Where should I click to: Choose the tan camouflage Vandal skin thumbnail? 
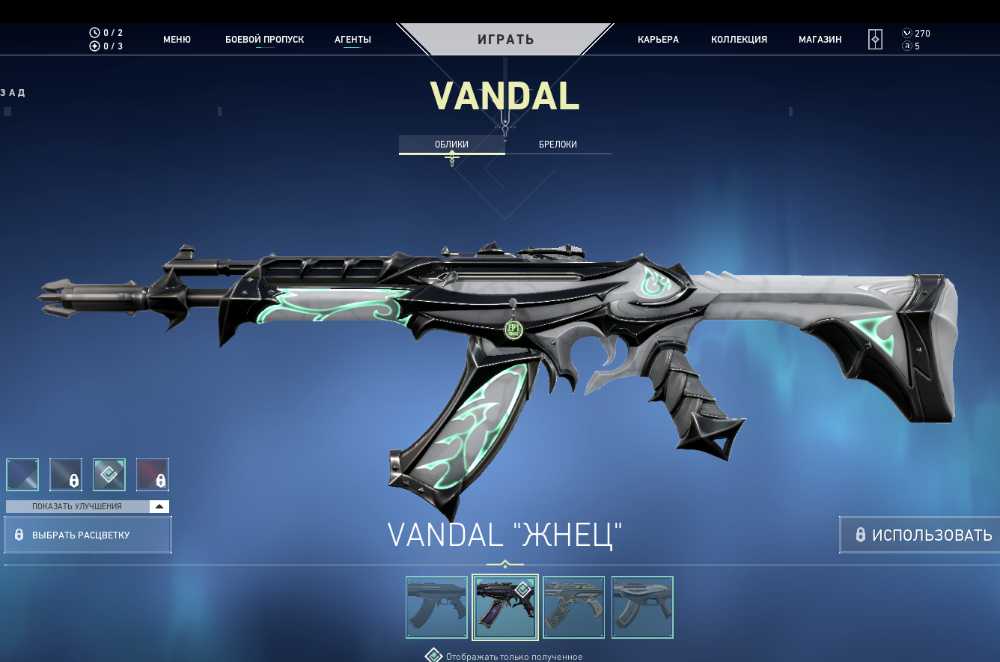point(574,607)
